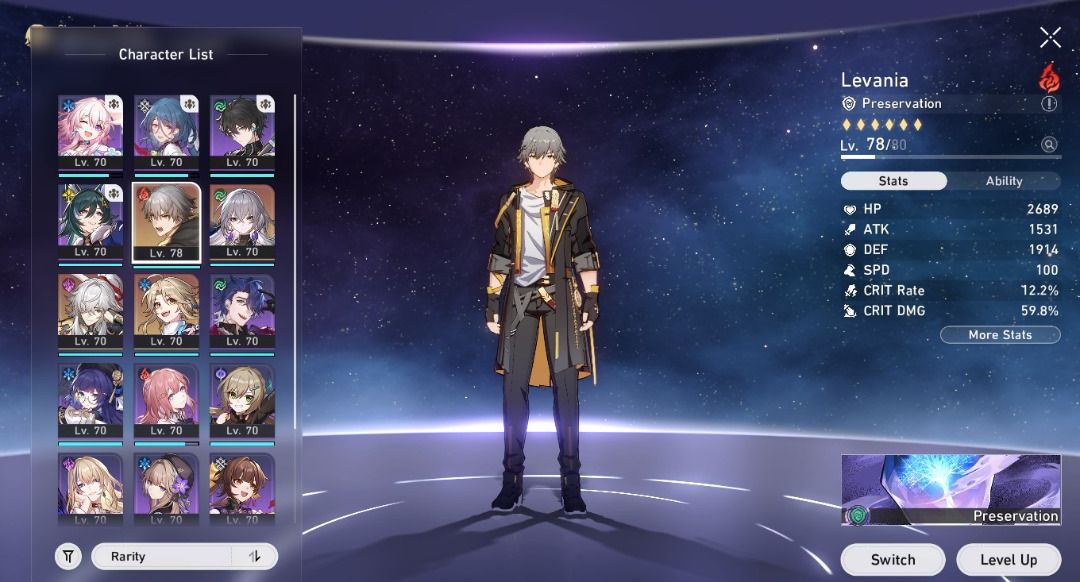
Task: Open the Preservation path info icon
Action: coord(1049,103)
